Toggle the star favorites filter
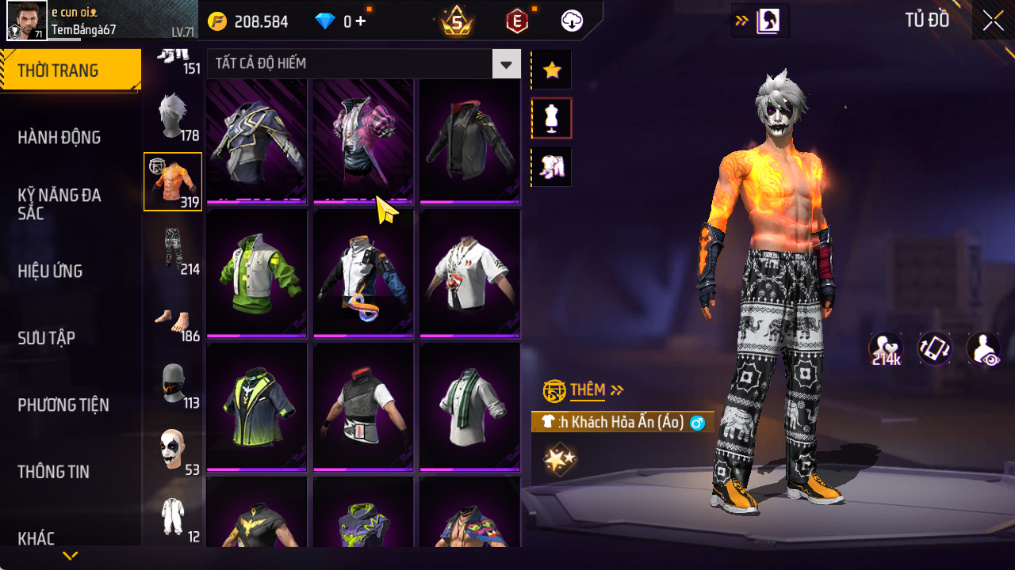Screen dimensions: 1015x570 pyautogui.click(x=551, y=70)
